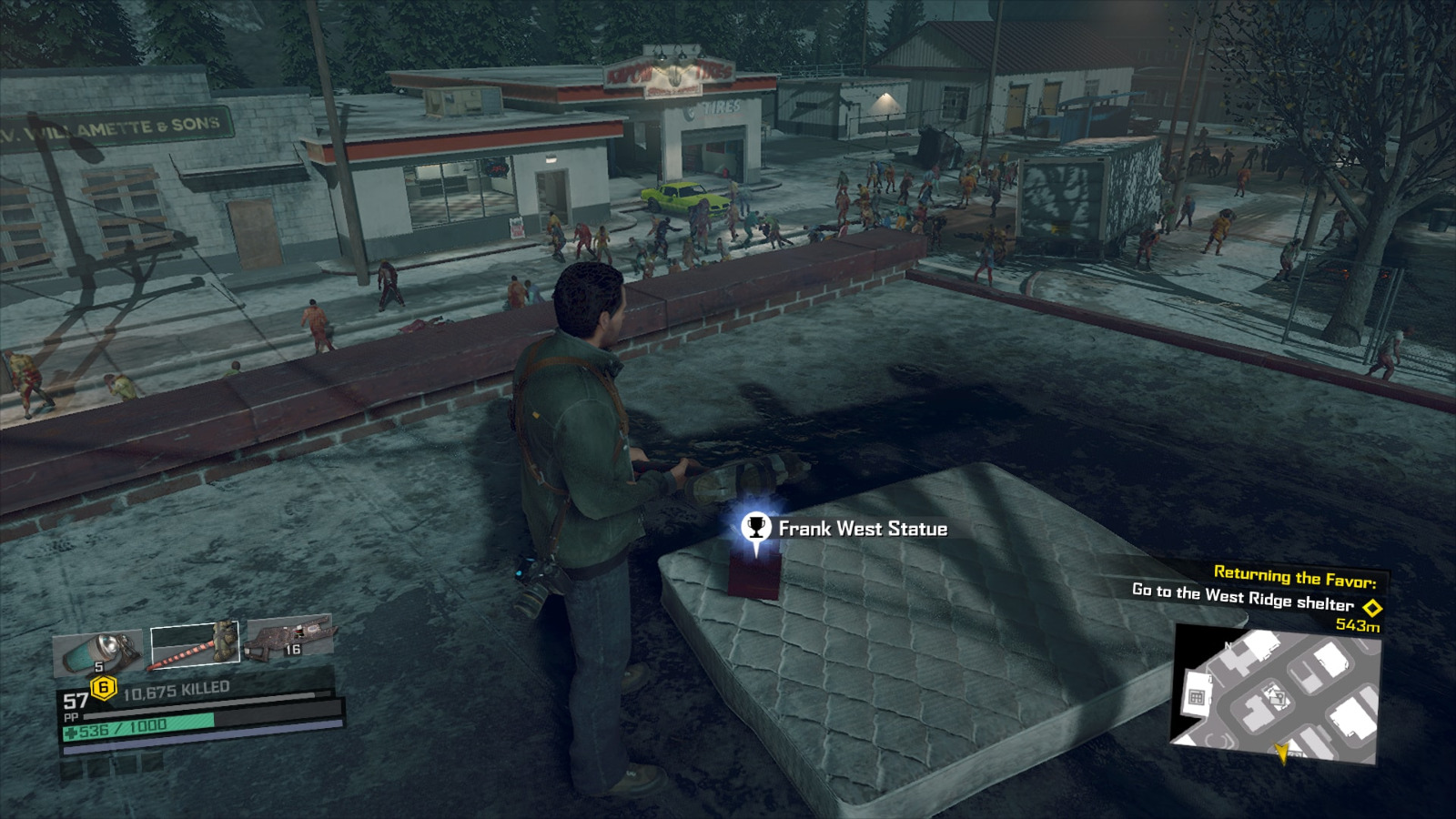Click the N compass marker on the minimap
The width and height of the screenshot is (1456, 819).
click(1228, 645)
